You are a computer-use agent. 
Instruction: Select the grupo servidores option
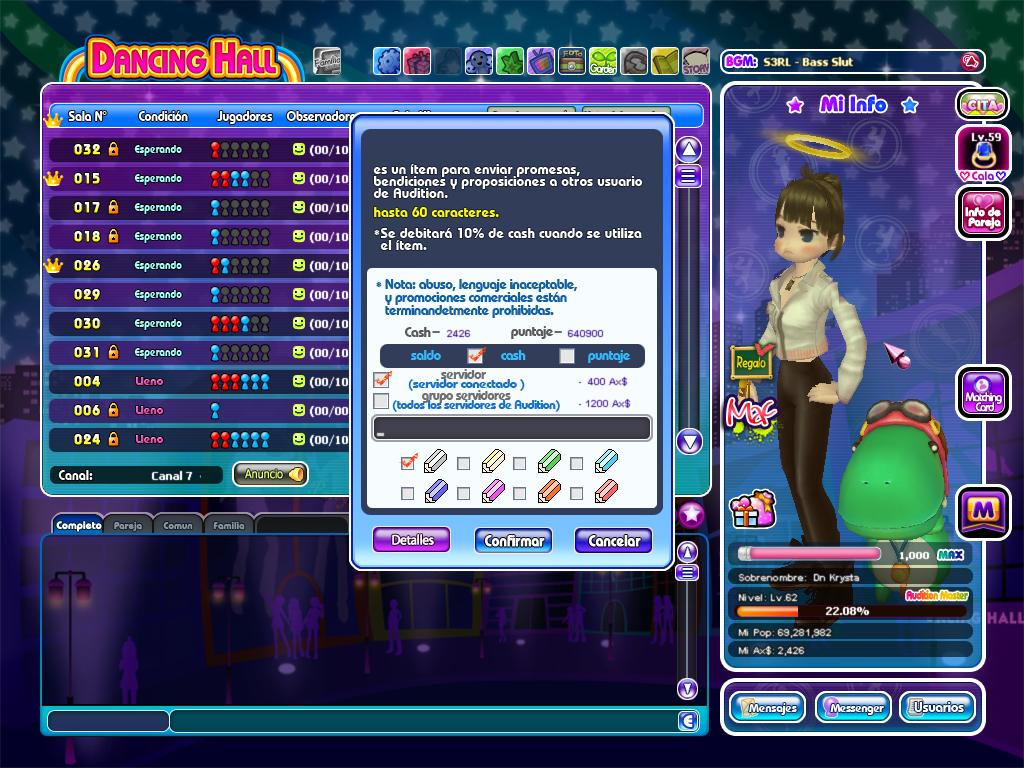click(381, 402)
